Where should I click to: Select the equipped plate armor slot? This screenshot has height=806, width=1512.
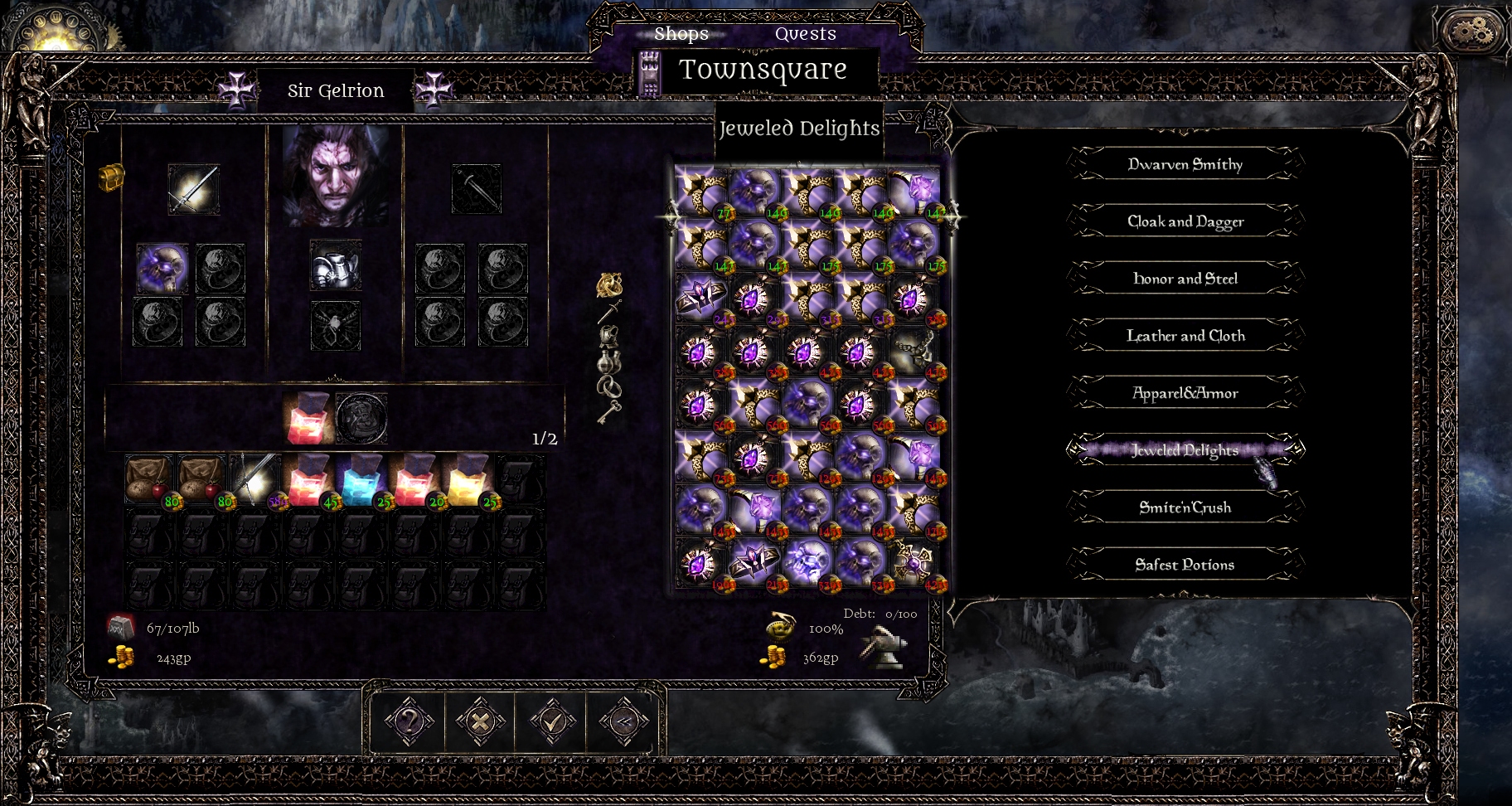(335, 266)
